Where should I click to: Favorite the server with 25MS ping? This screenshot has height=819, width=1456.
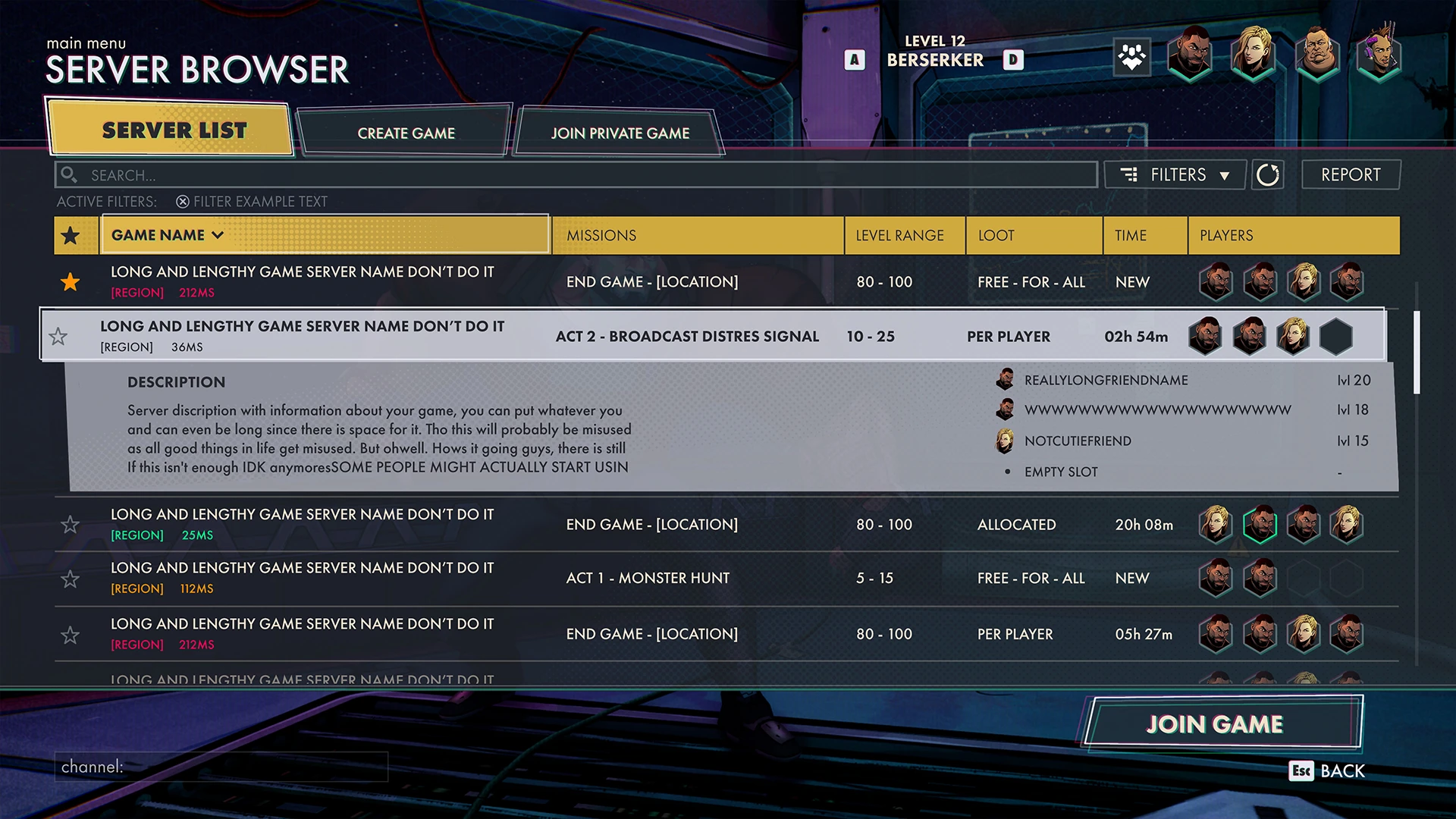click(x=70, y=524)
